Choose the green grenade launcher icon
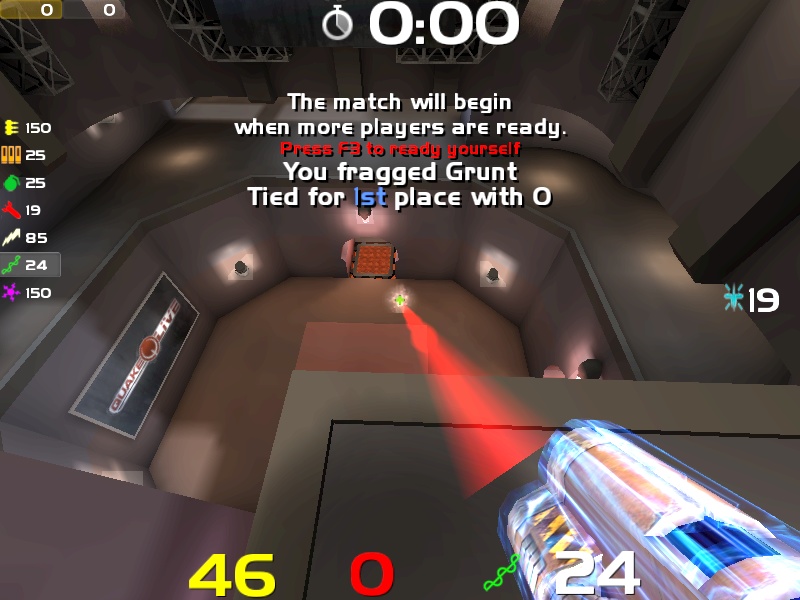The image size is (800, 600). (x=12, y=183)
